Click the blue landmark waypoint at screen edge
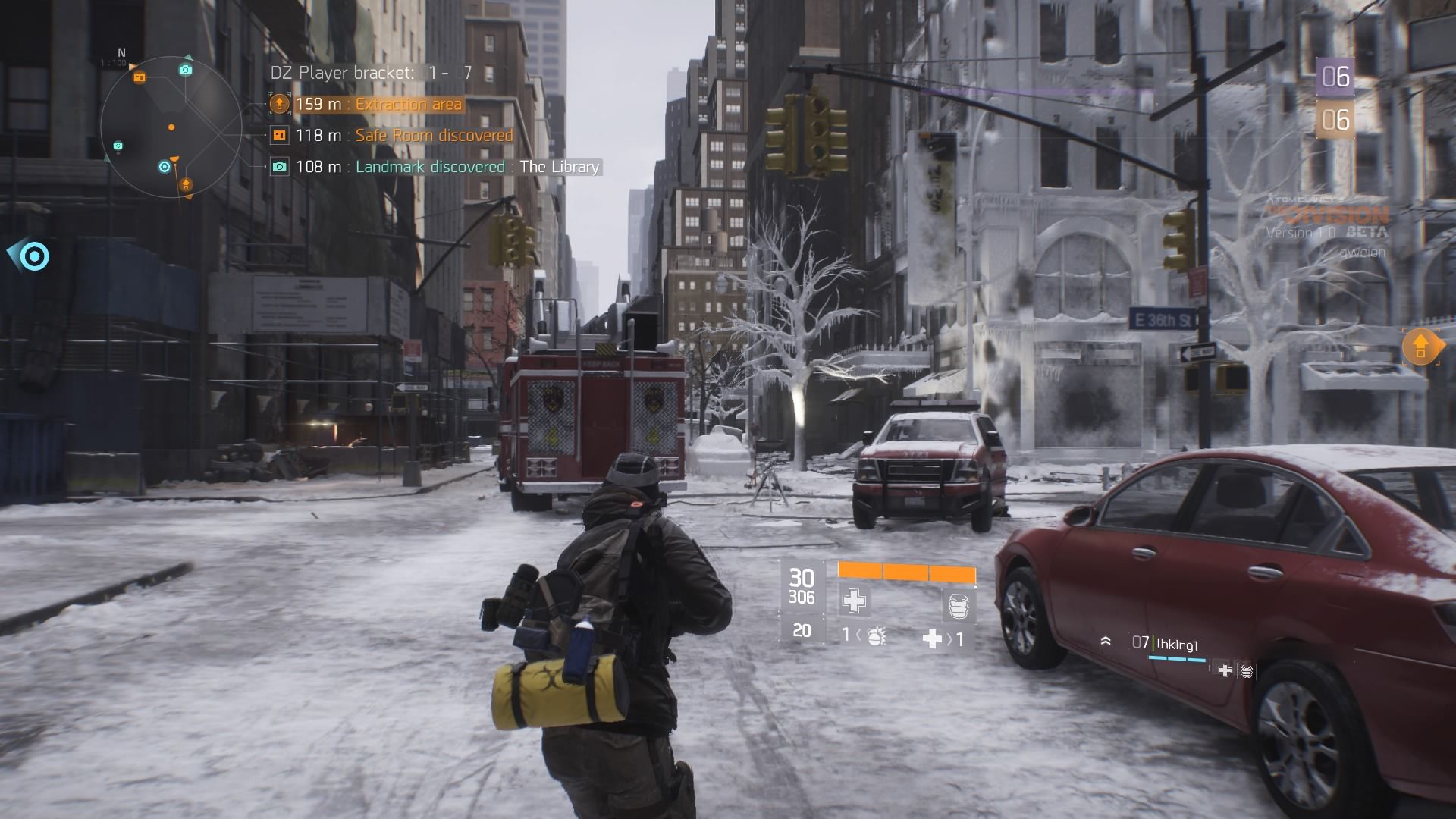1456x819 pixels. (33, 256)
